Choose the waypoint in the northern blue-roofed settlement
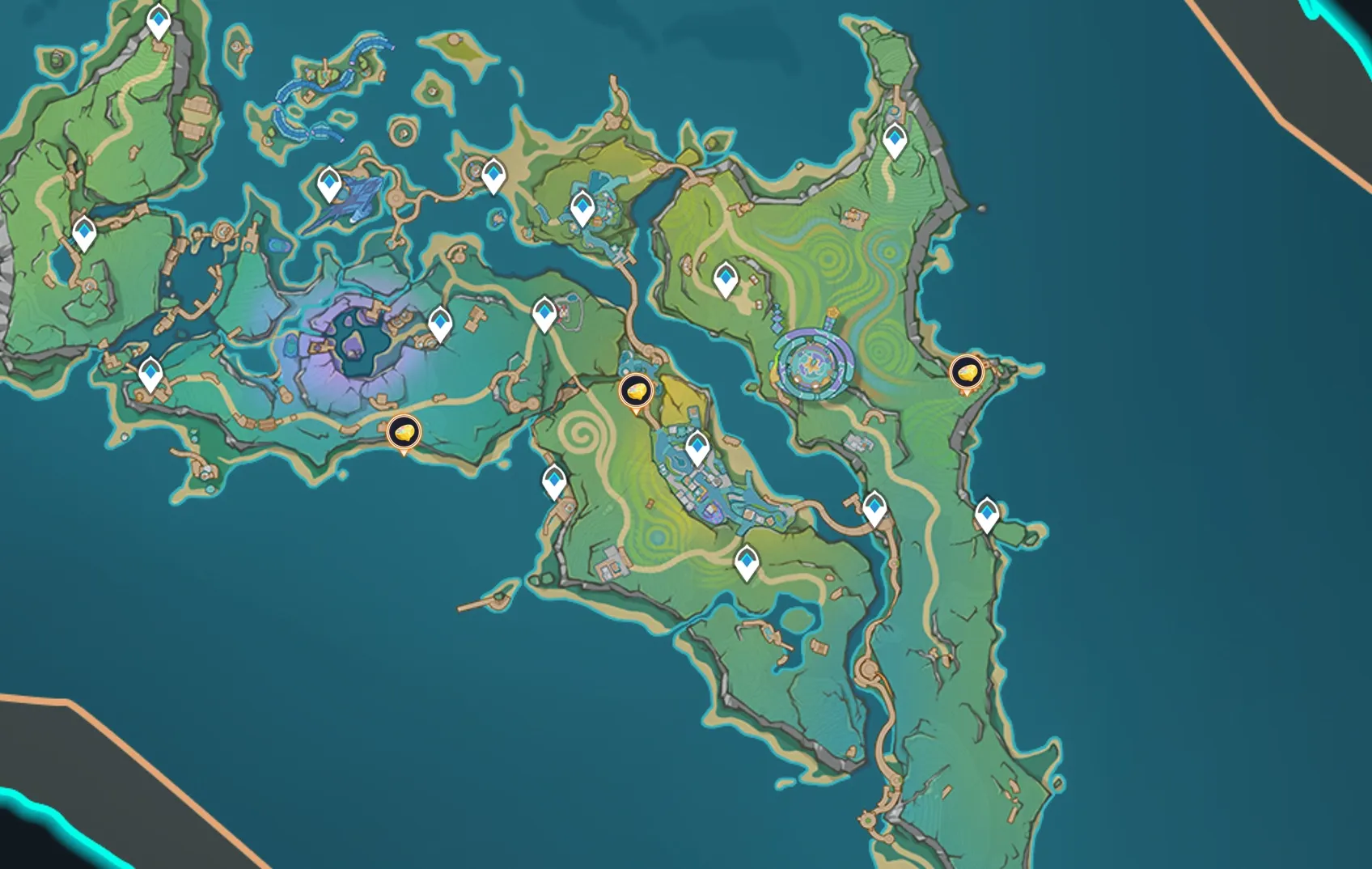This screenshot has height=869, width=1372. [582, 207]
